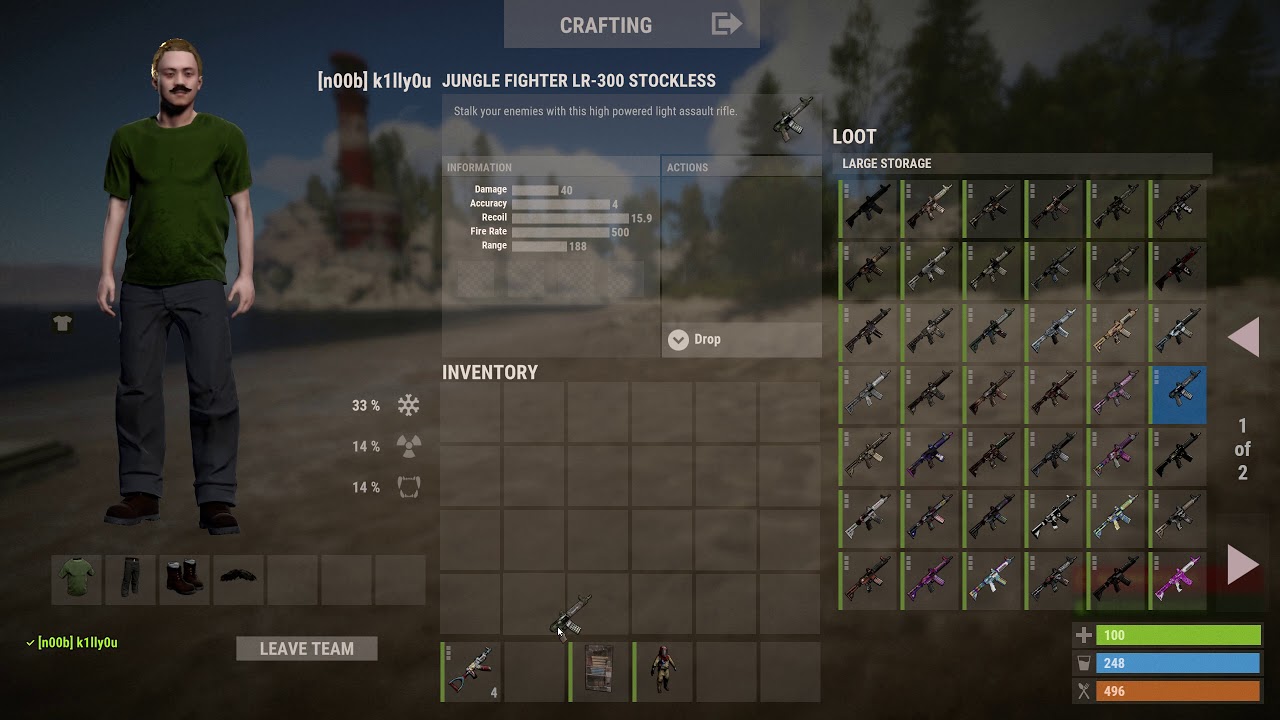
Task: Select the snowflake cold status icon
Action: click(x=406, y=405)
